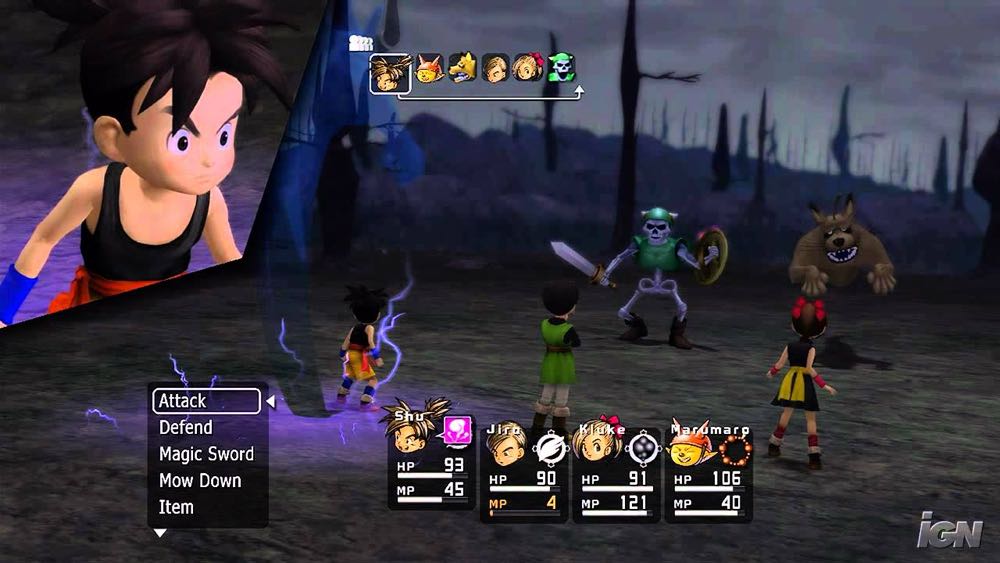Open the Item command

(176, 507)
